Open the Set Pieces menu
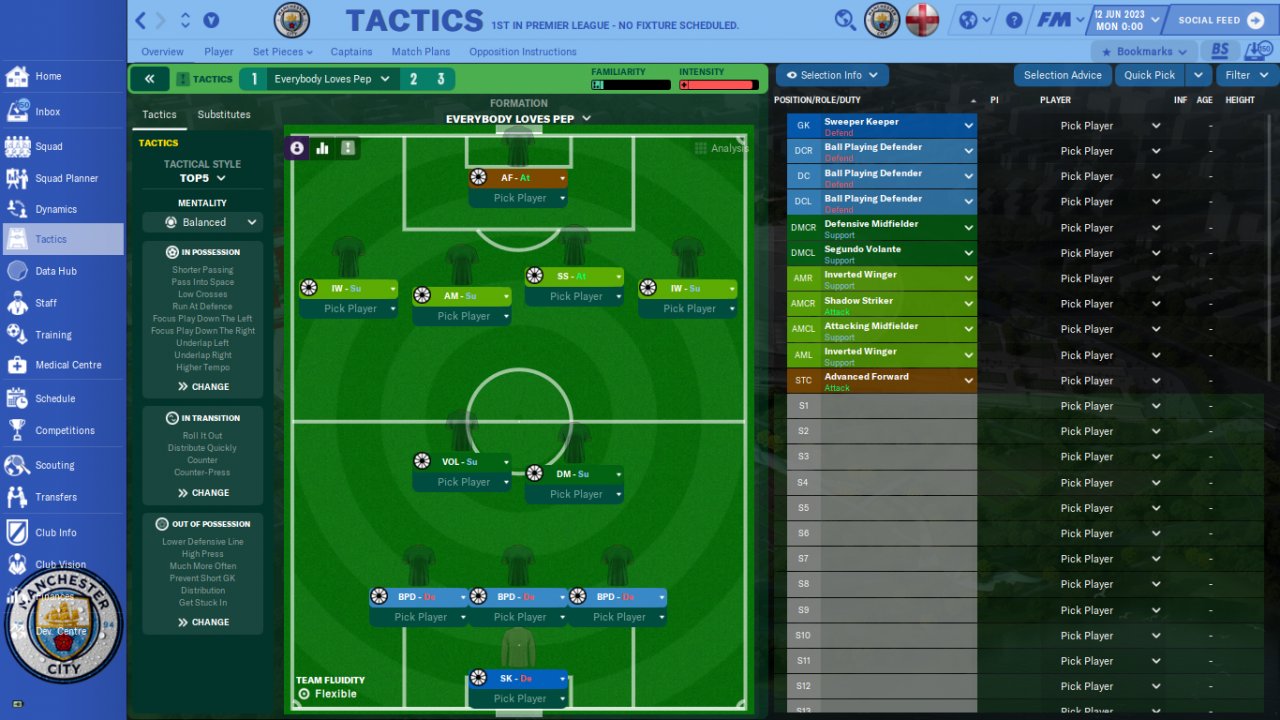 tap(282, 52)
